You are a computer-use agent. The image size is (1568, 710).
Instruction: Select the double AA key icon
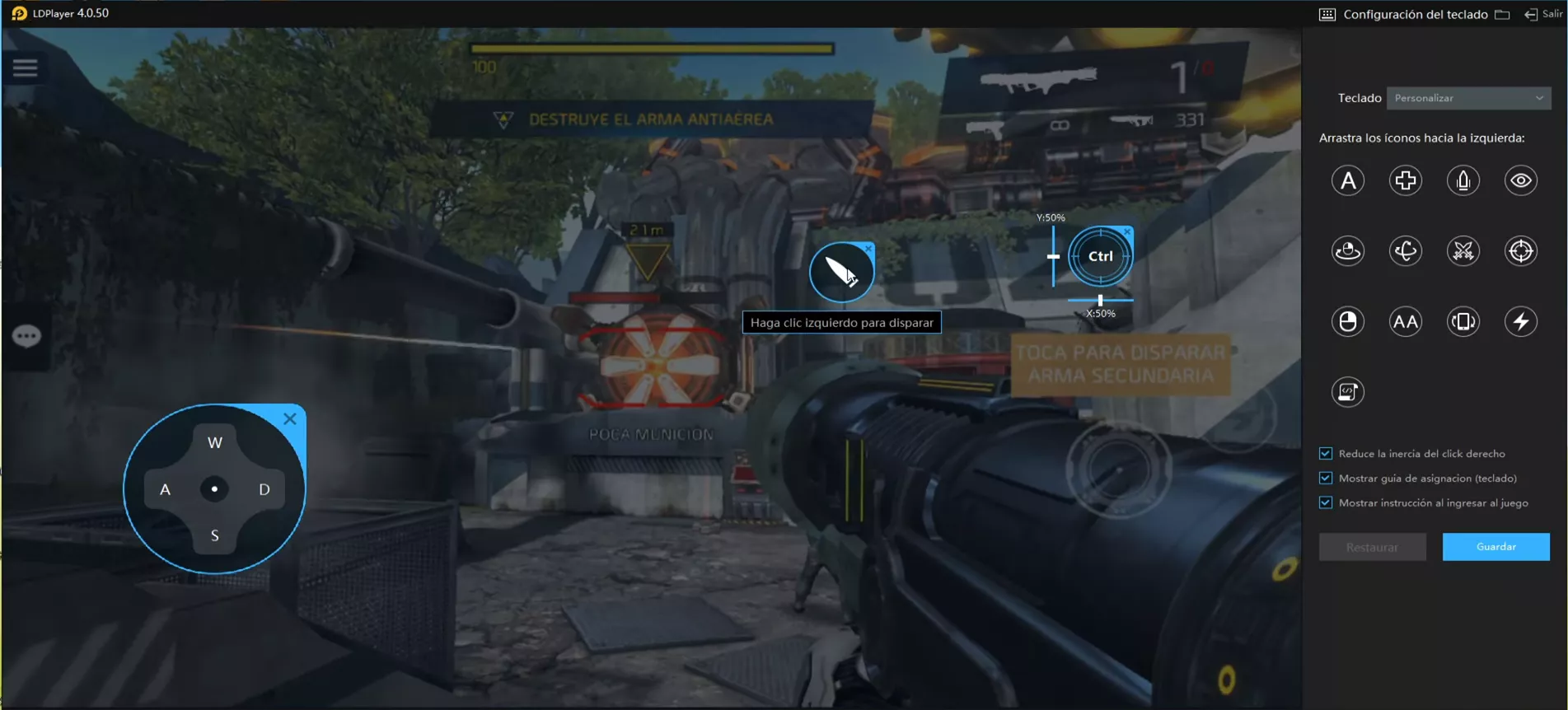pos(1406,322)
